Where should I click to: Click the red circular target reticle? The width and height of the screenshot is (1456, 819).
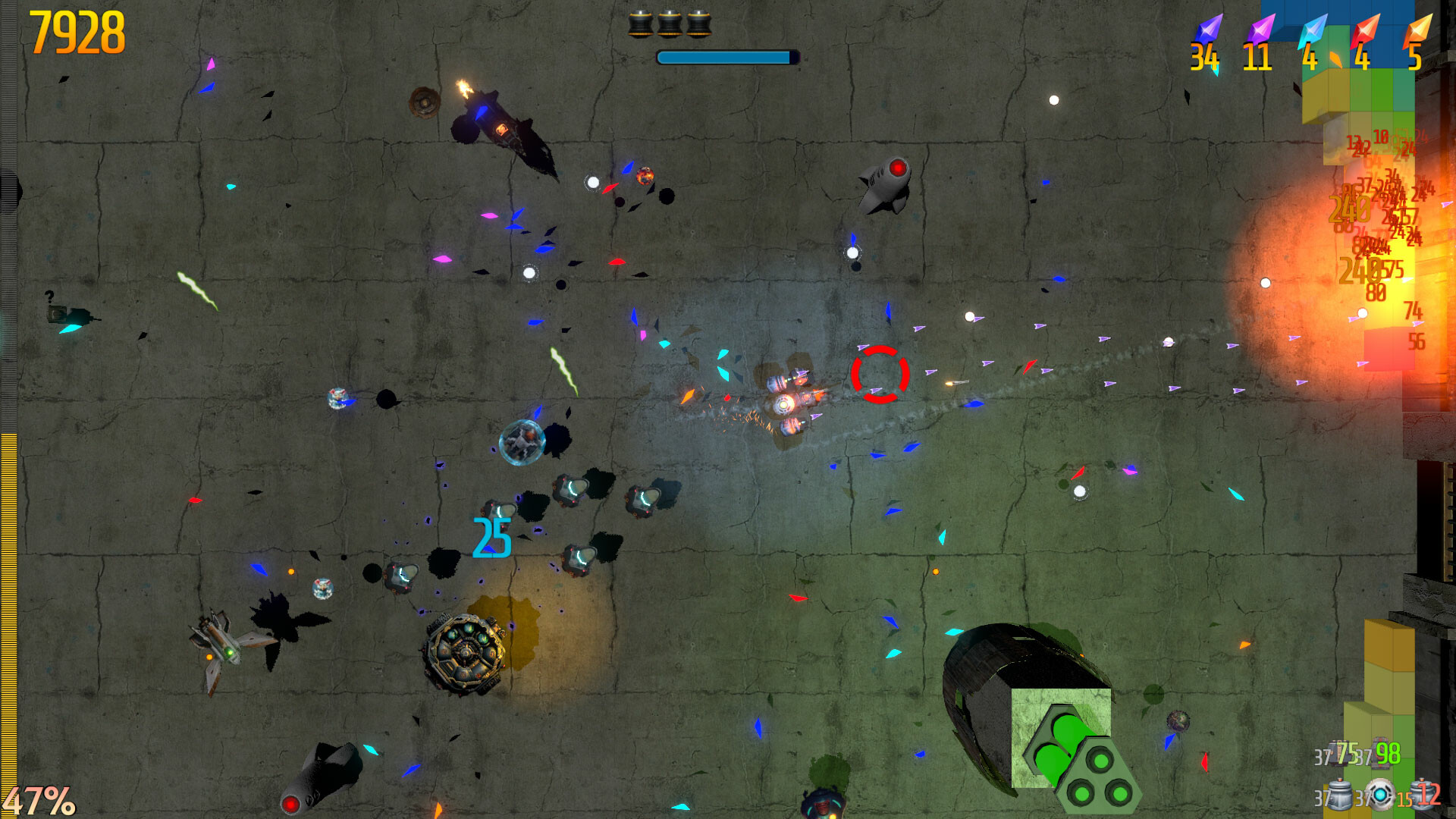click(880, 372)
